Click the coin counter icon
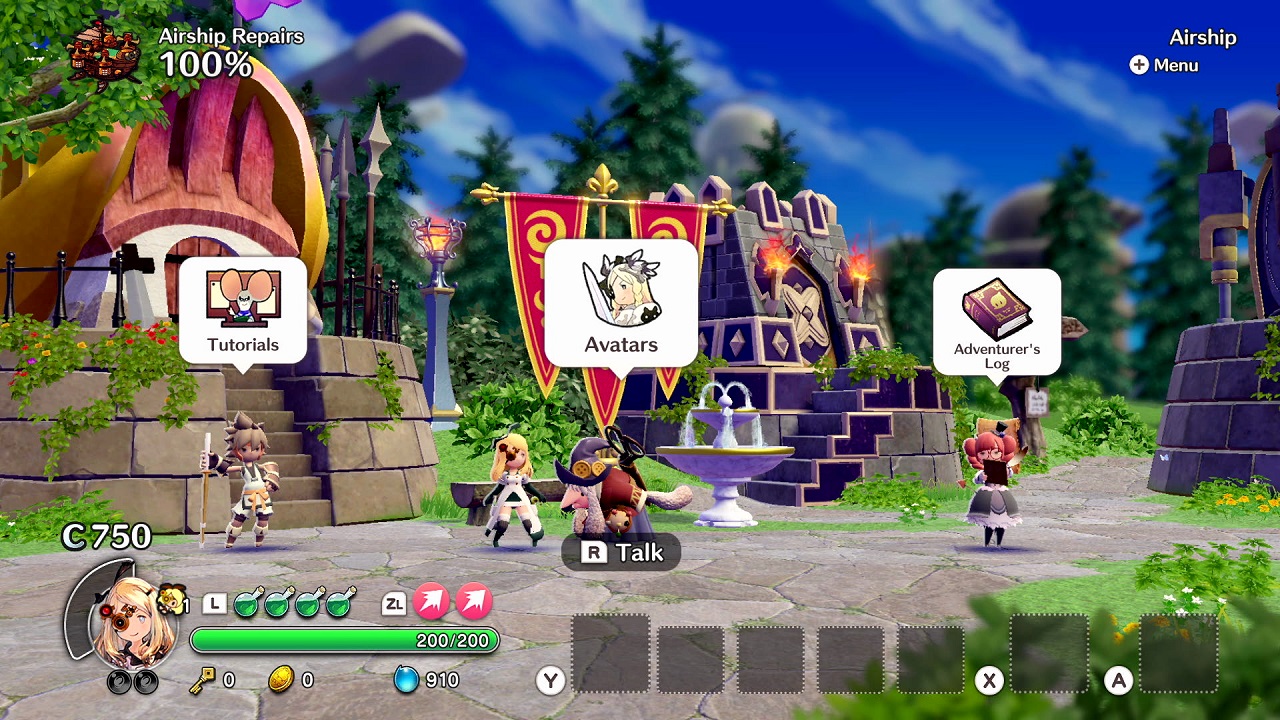The image size is (1280, 720). pos(283,681)
